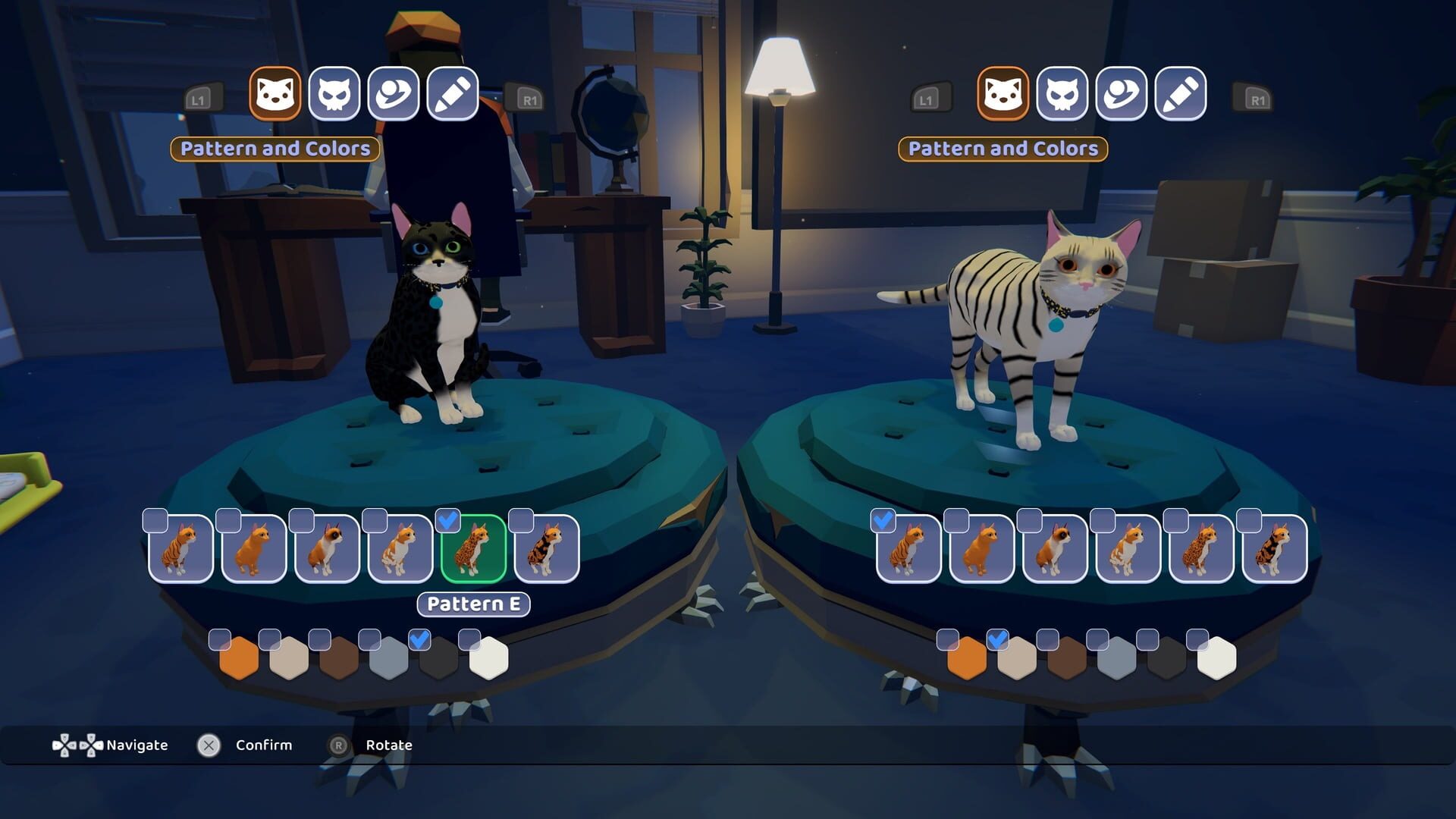Open the eyes customization icon for the right cat
The image size is (1456, 819).
click(1060, 93)
